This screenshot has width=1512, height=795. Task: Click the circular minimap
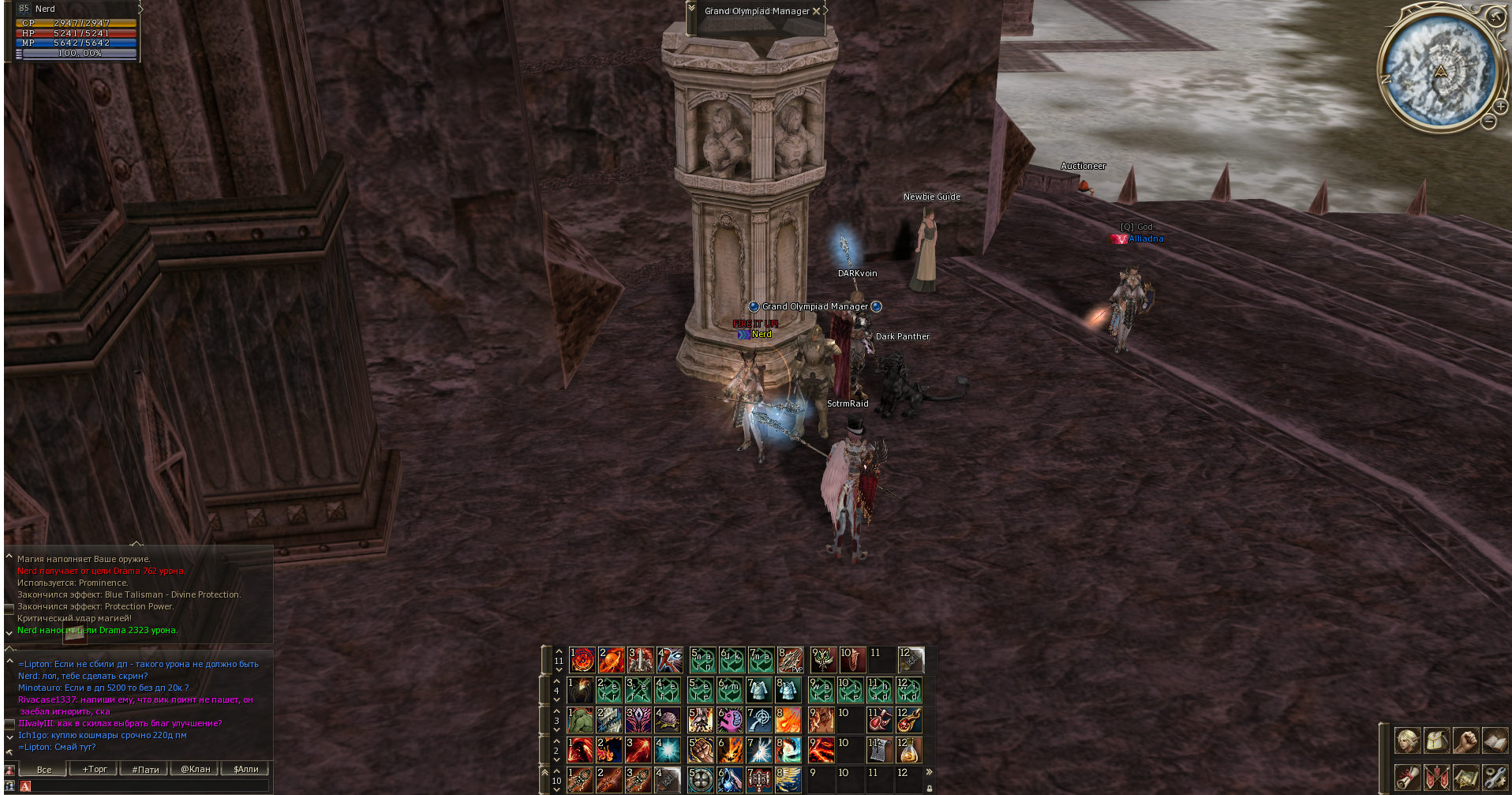(1439, 69)
